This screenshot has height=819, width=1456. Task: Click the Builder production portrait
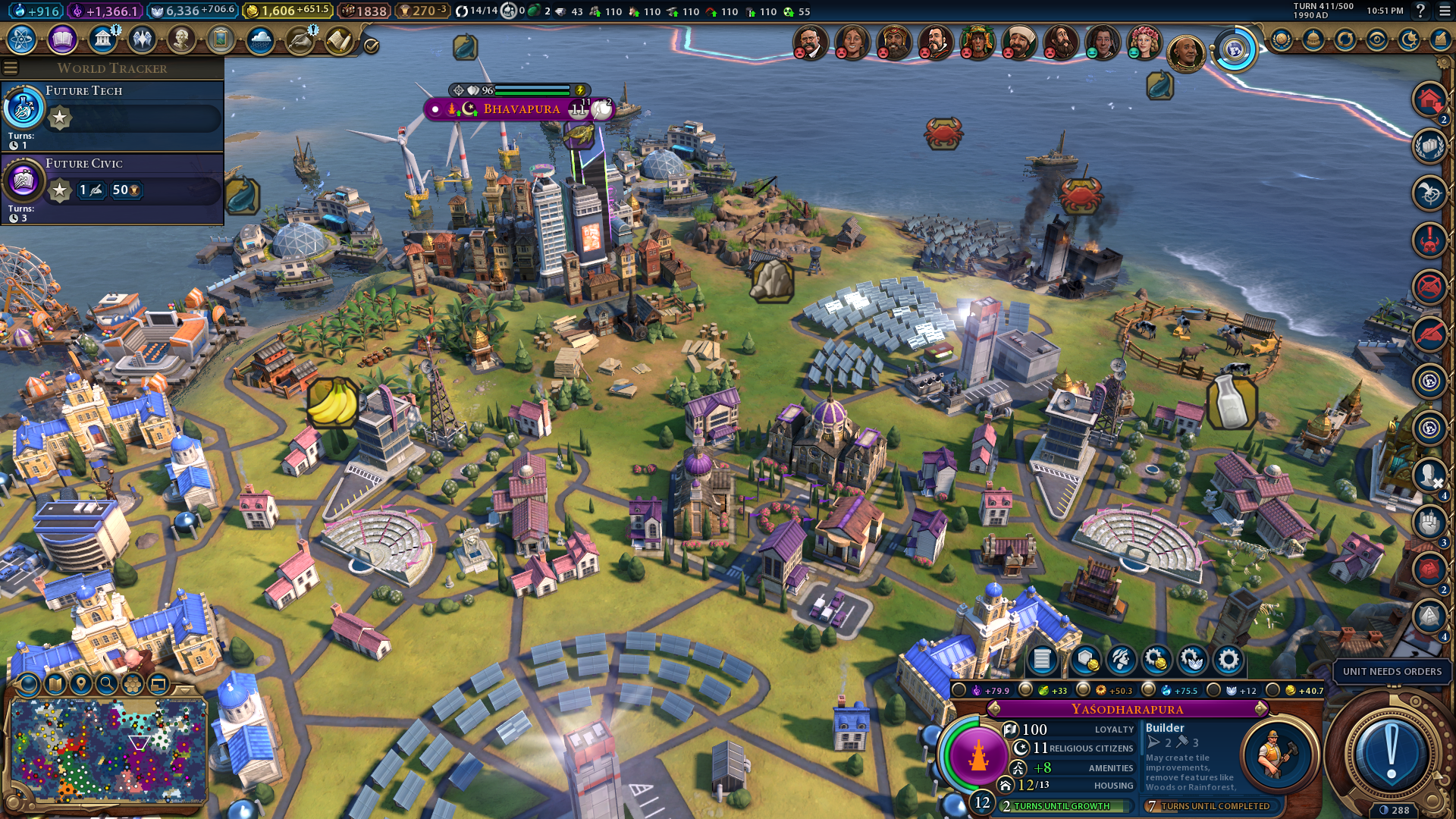pos(1277,755)
